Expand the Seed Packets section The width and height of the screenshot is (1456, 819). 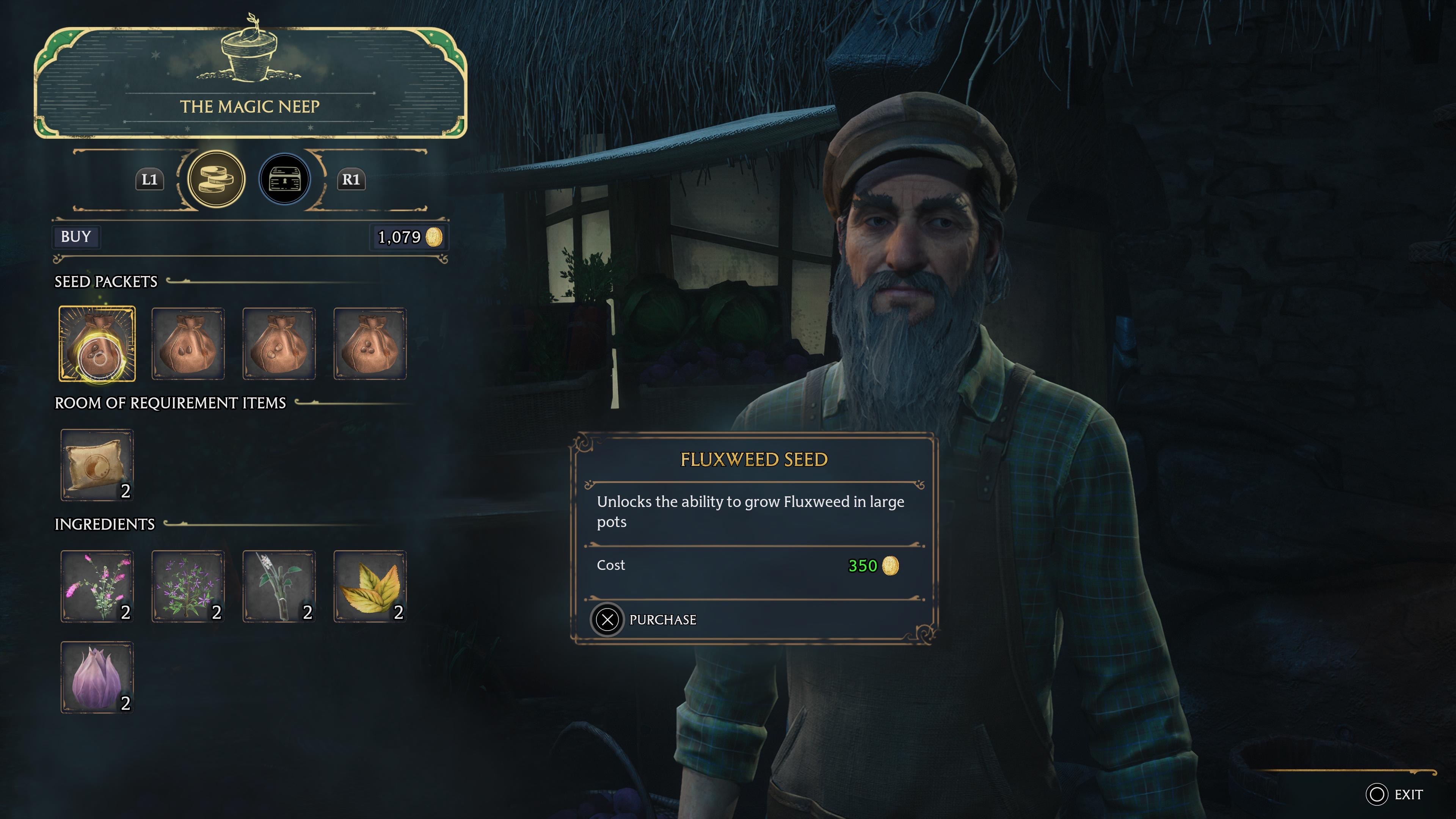coord(105,281)
